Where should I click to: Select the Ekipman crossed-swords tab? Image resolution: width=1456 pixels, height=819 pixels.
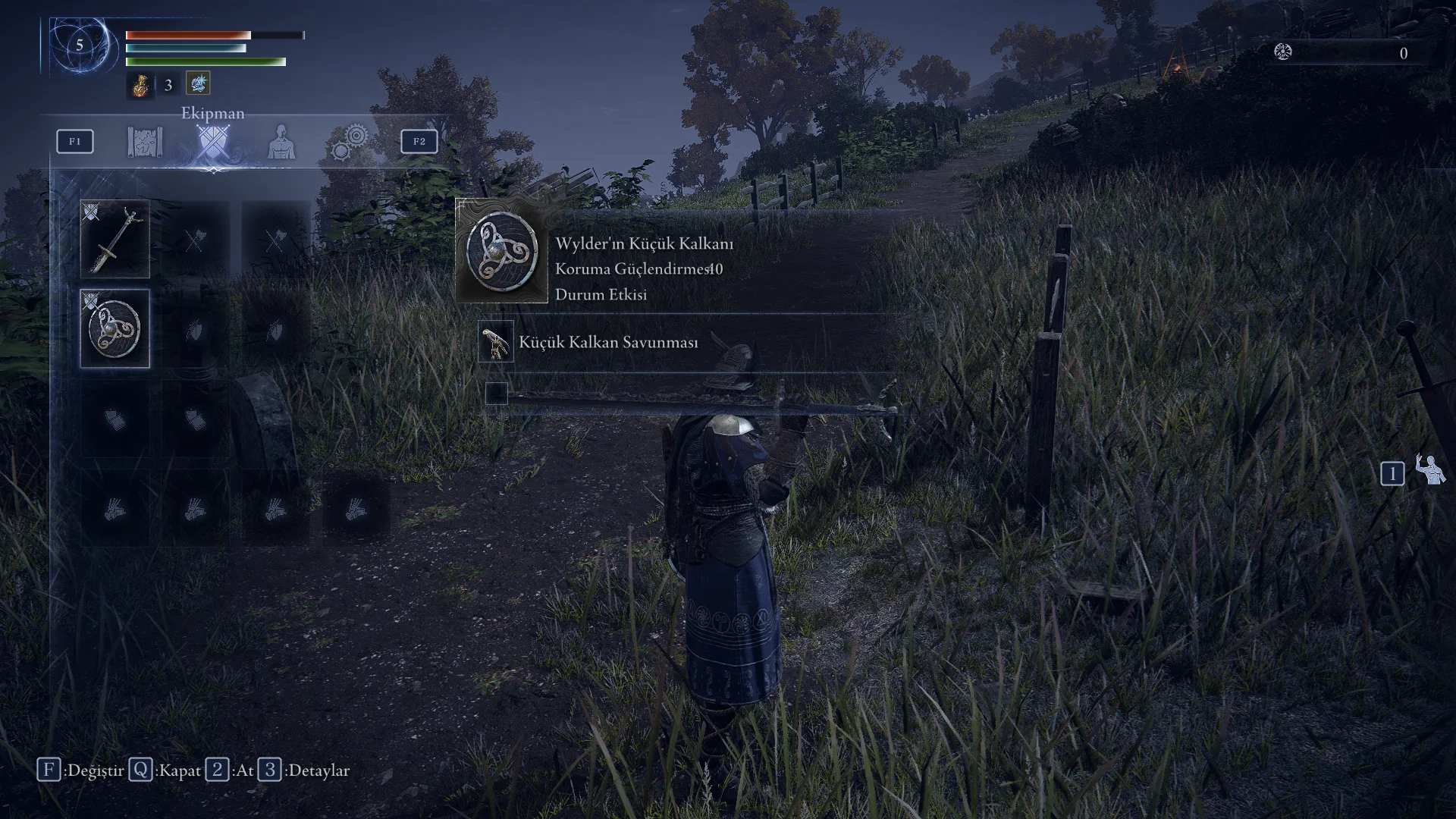point(212,143)
